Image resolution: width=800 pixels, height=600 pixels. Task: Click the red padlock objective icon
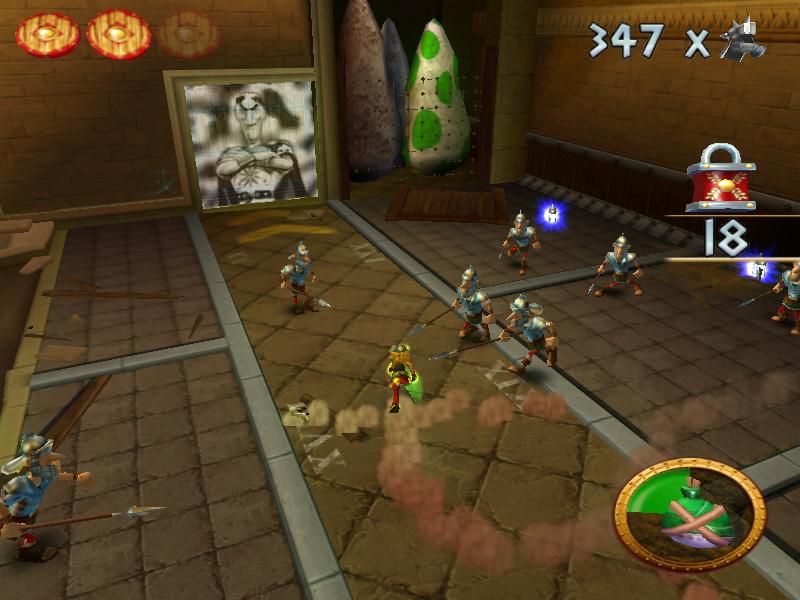[721, 178]
